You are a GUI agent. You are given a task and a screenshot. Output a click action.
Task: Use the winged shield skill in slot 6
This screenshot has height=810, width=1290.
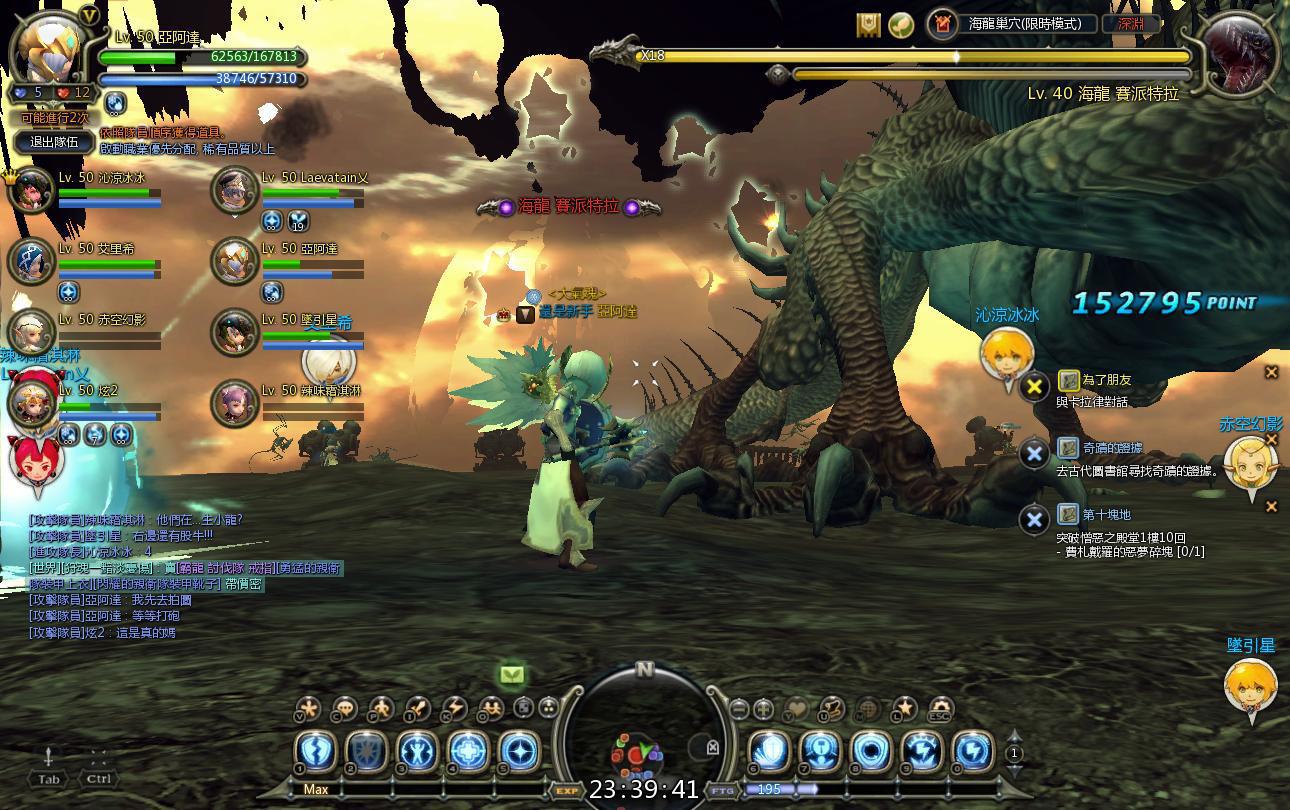(770, 752)
